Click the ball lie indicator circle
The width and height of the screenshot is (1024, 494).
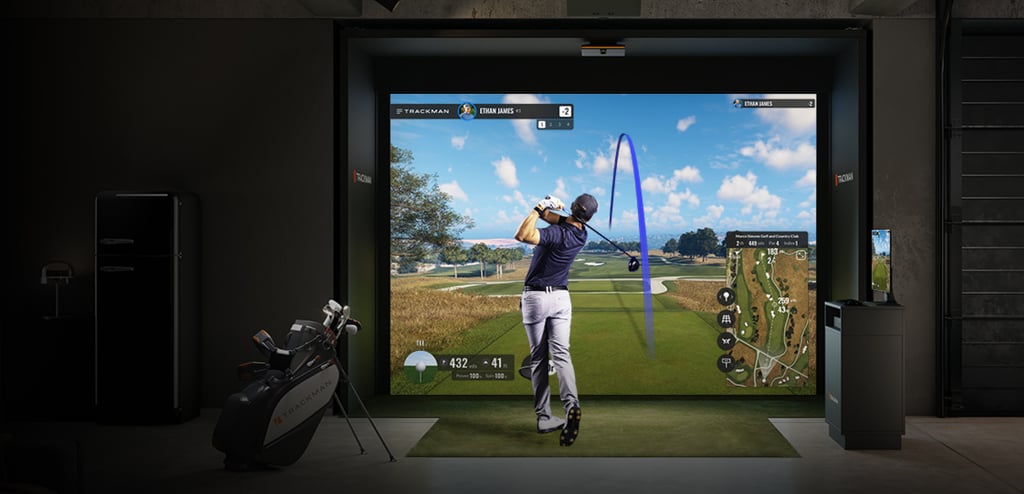click(420, 366)
